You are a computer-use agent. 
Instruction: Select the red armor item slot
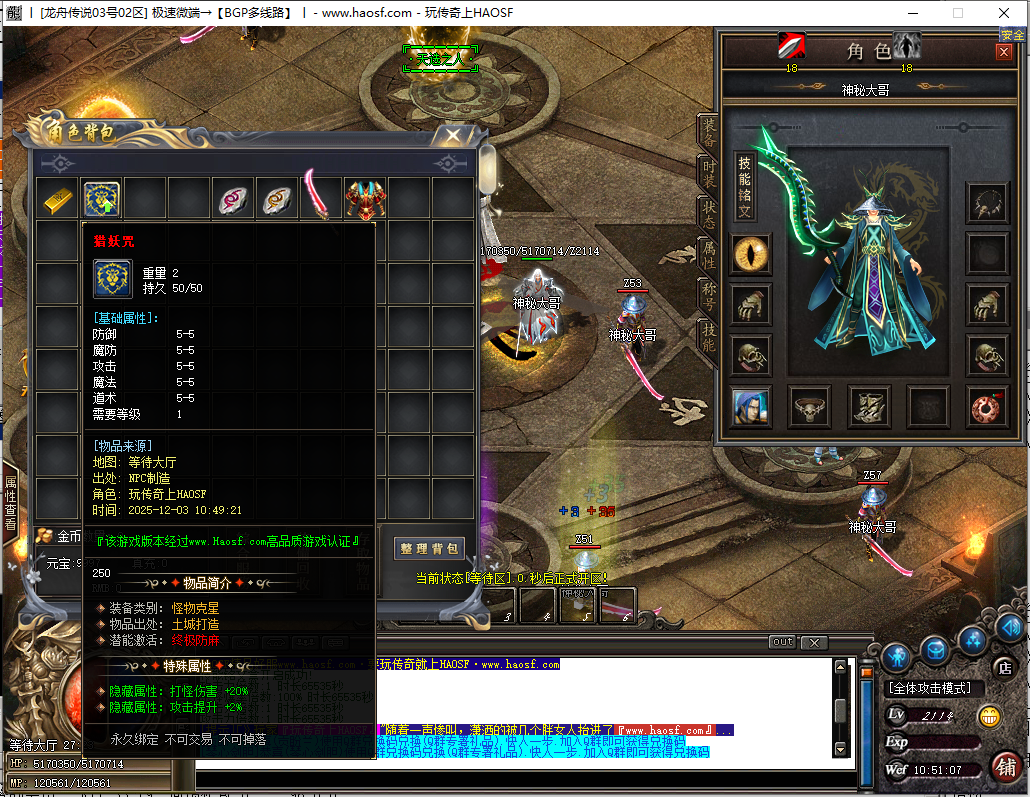365,200
